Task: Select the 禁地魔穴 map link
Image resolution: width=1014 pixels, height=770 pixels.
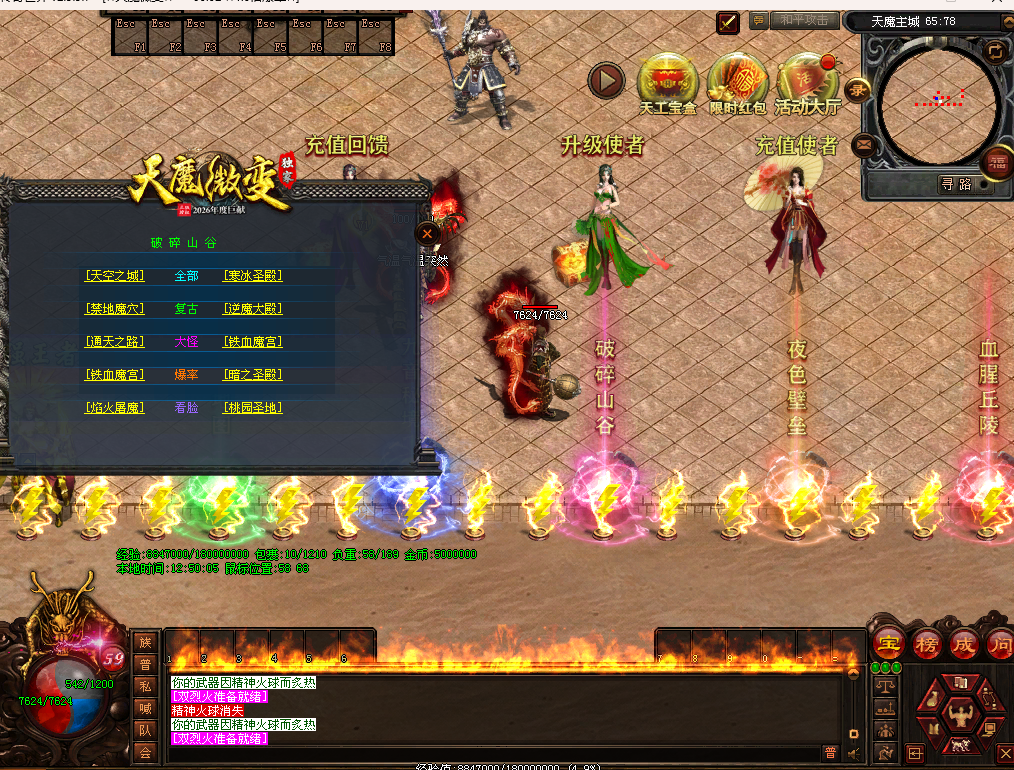Action: 115,309
